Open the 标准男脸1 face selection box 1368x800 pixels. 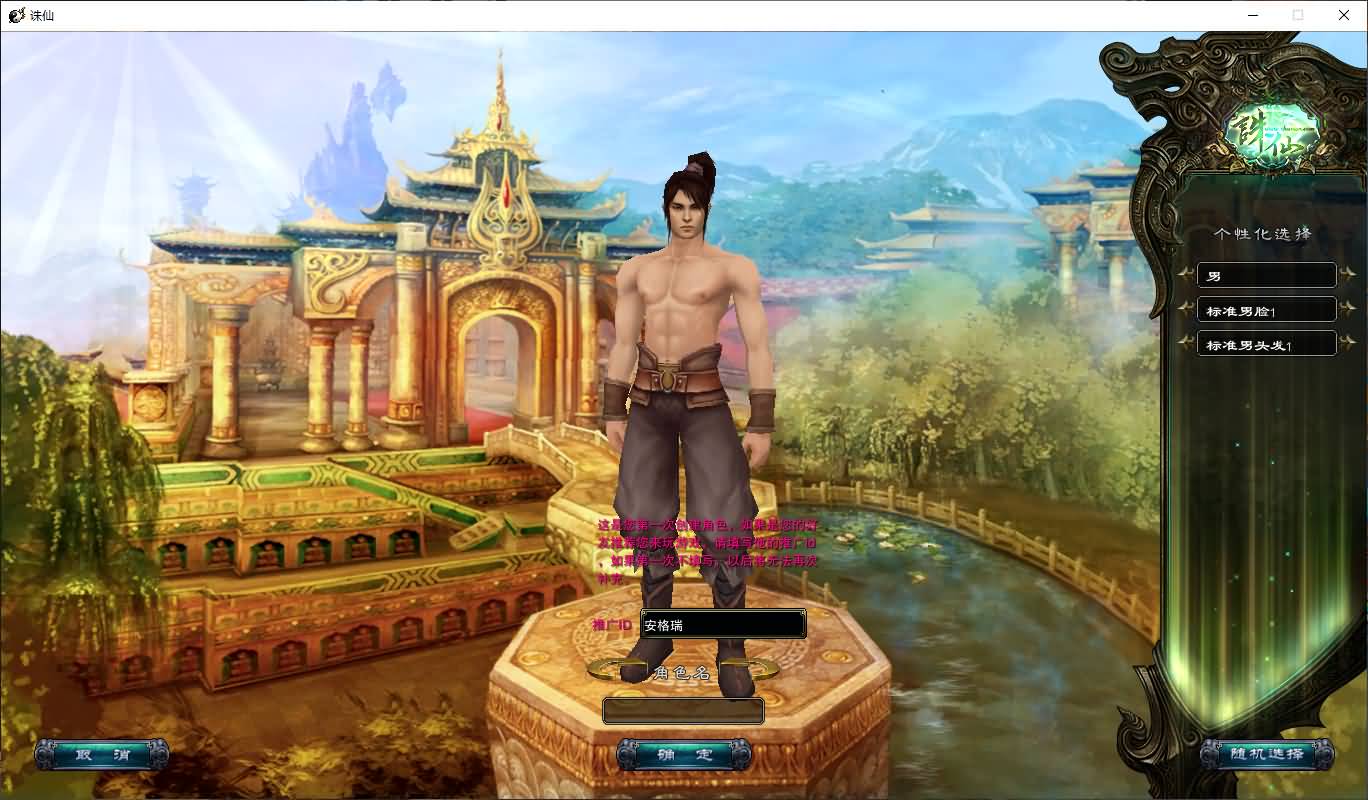[1267, 309]
